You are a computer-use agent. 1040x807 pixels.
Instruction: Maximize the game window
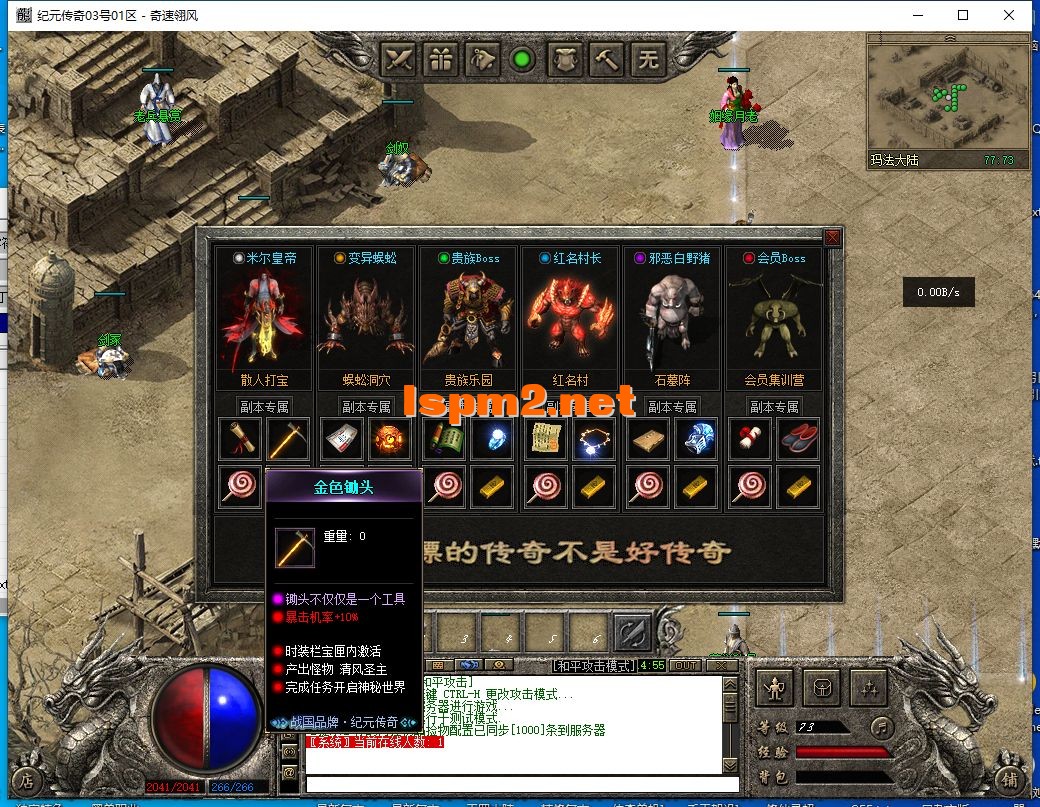963,15
